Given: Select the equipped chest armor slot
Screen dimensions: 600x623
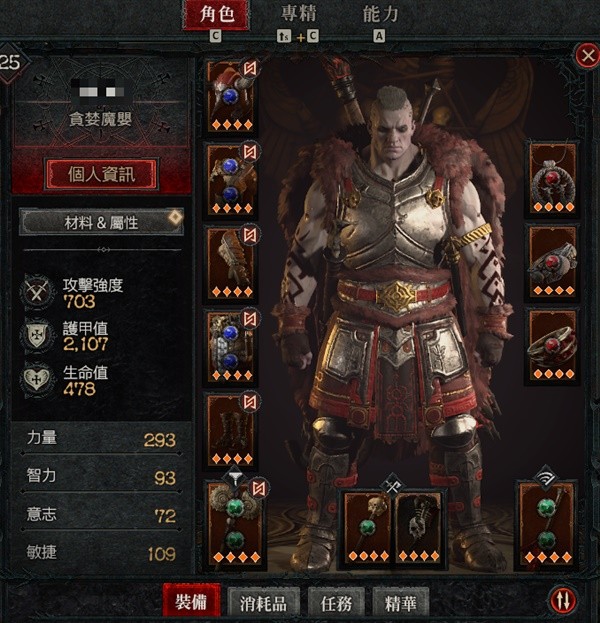Looking at the screenshot, I should point(232,180).
